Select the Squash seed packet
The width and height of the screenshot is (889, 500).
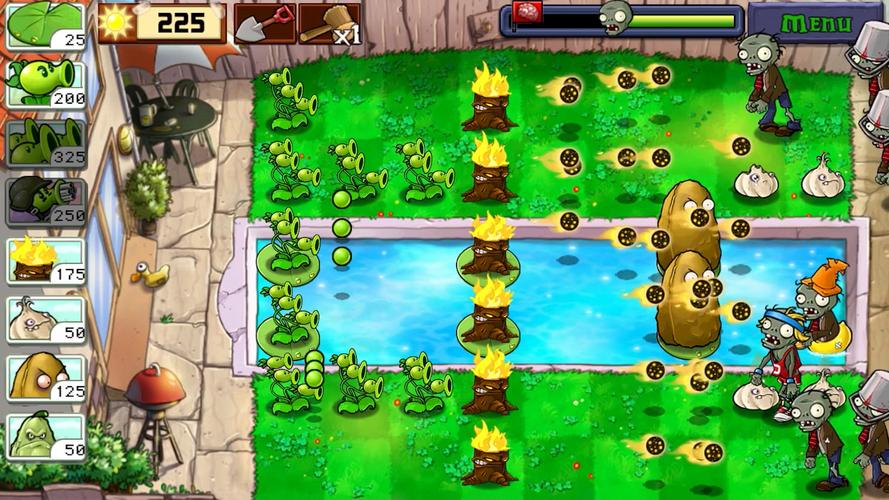[x=46, y=436]
